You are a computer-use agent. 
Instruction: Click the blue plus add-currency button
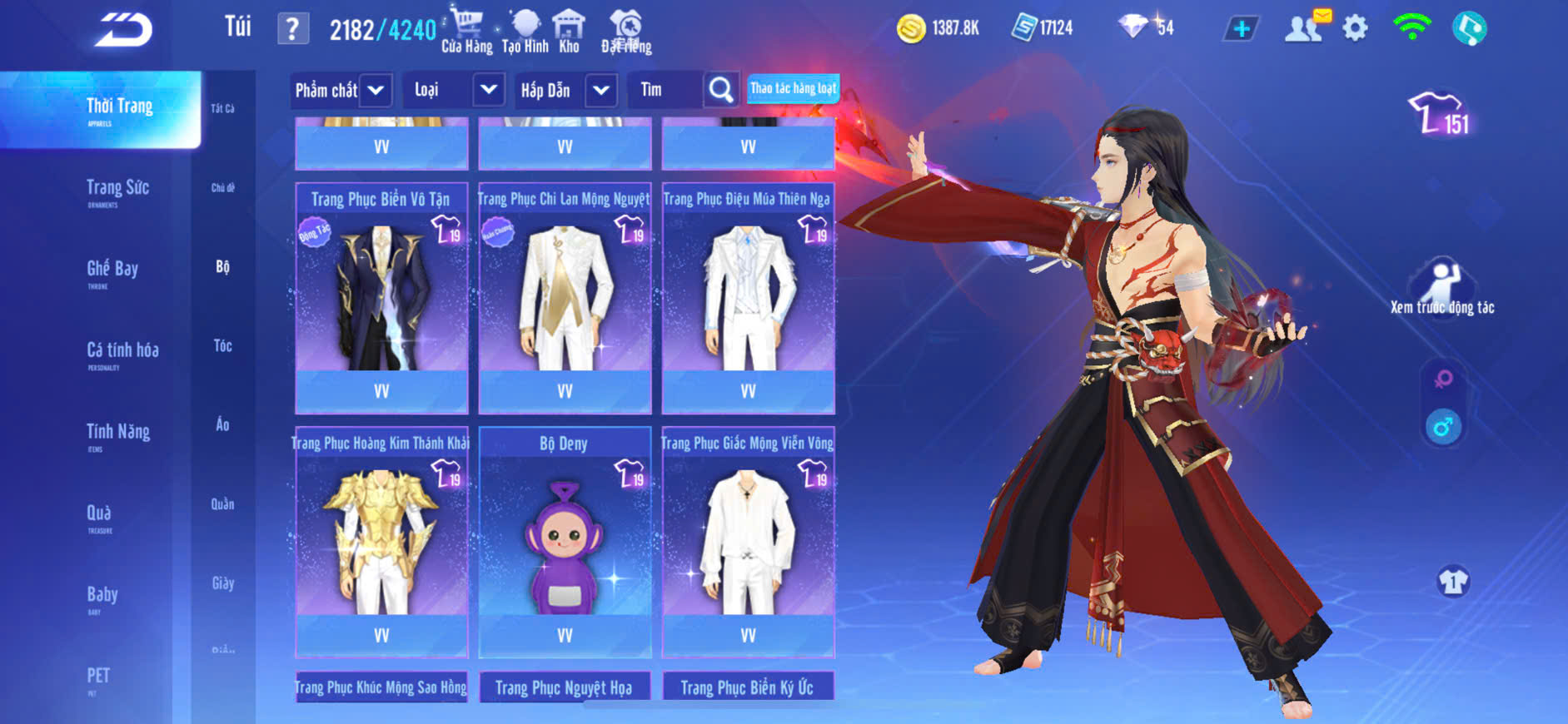point(1241,29)
